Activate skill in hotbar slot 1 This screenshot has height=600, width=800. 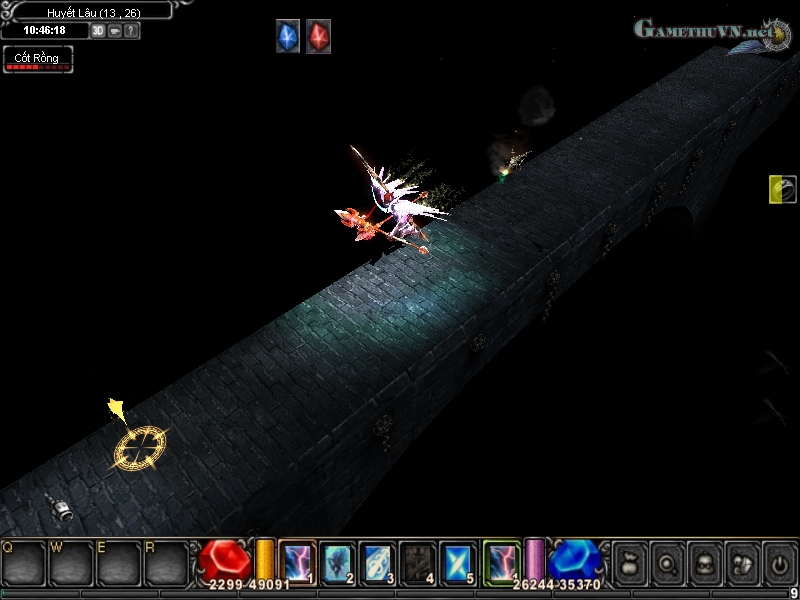coord(298,561)
